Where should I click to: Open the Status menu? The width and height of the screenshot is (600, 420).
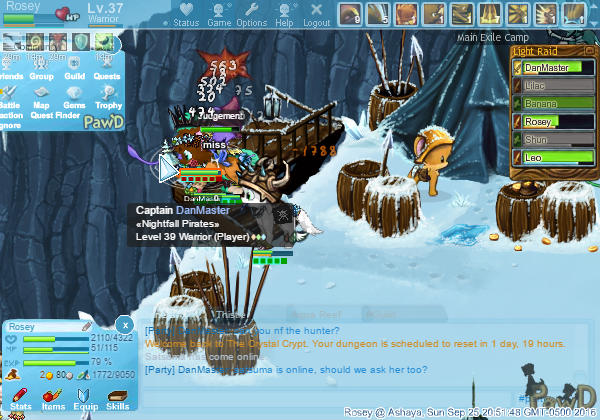coord(185,15)
